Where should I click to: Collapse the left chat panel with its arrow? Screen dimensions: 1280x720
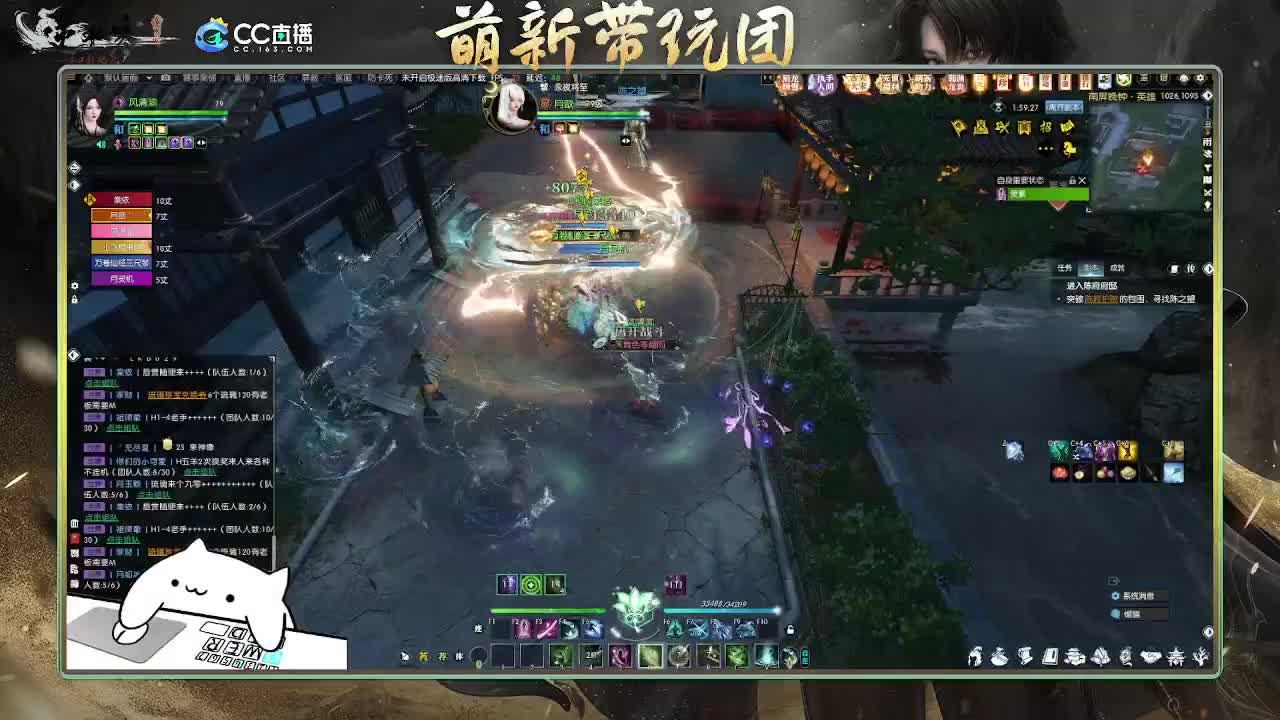coord(74,354)
